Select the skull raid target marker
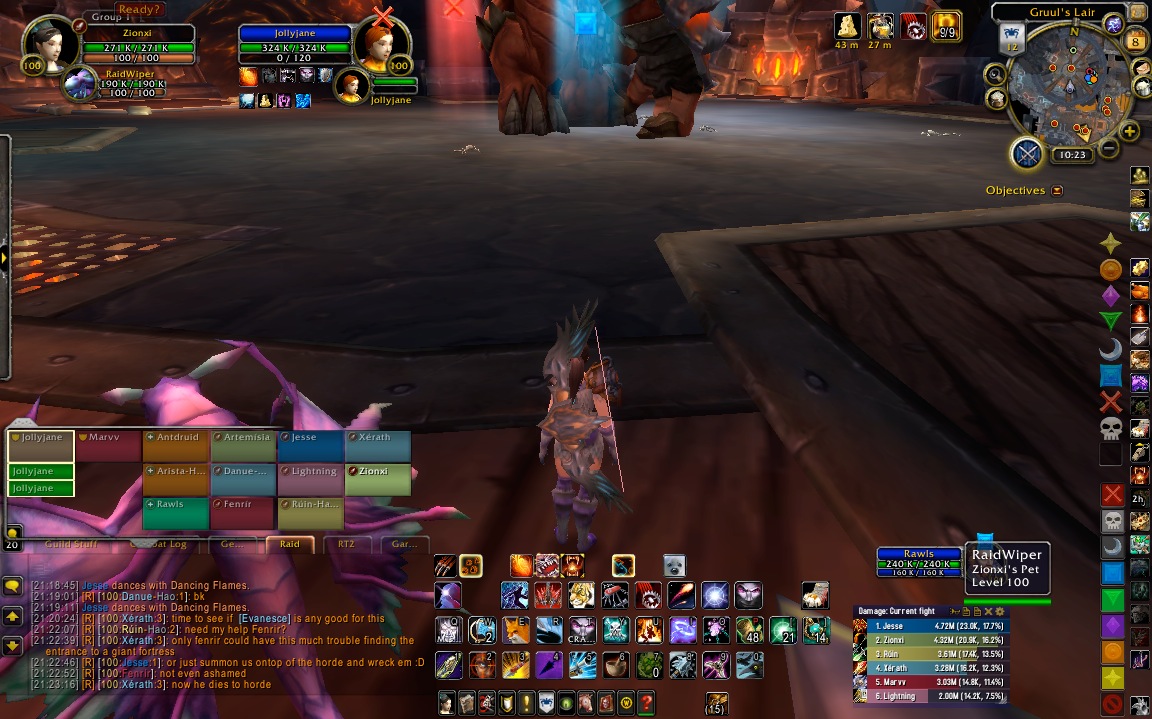The image size is (1152, 719). (1110, 429)
